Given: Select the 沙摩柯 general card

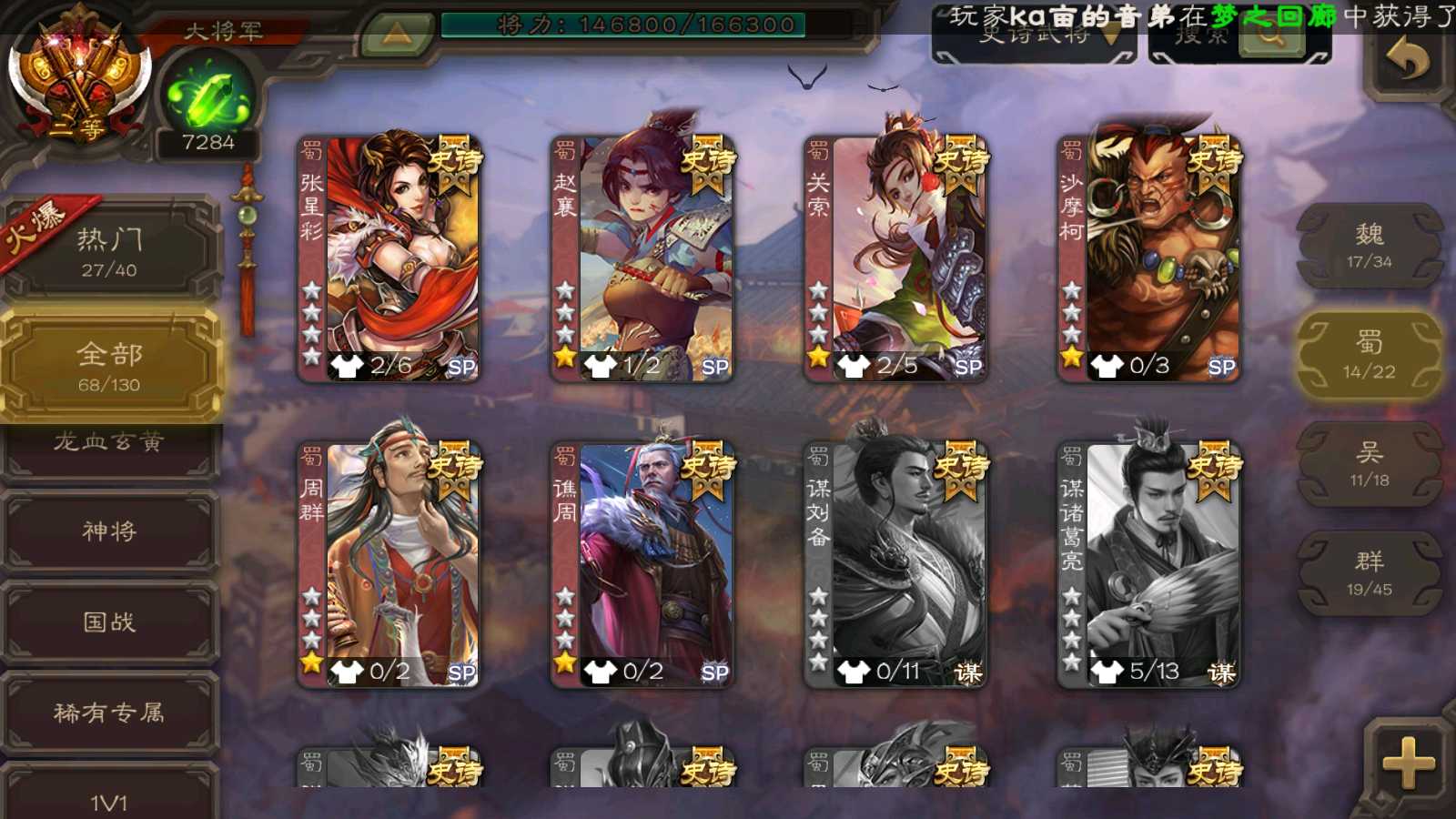Looking at the screenshot, I should click(x=1148, y=258).
